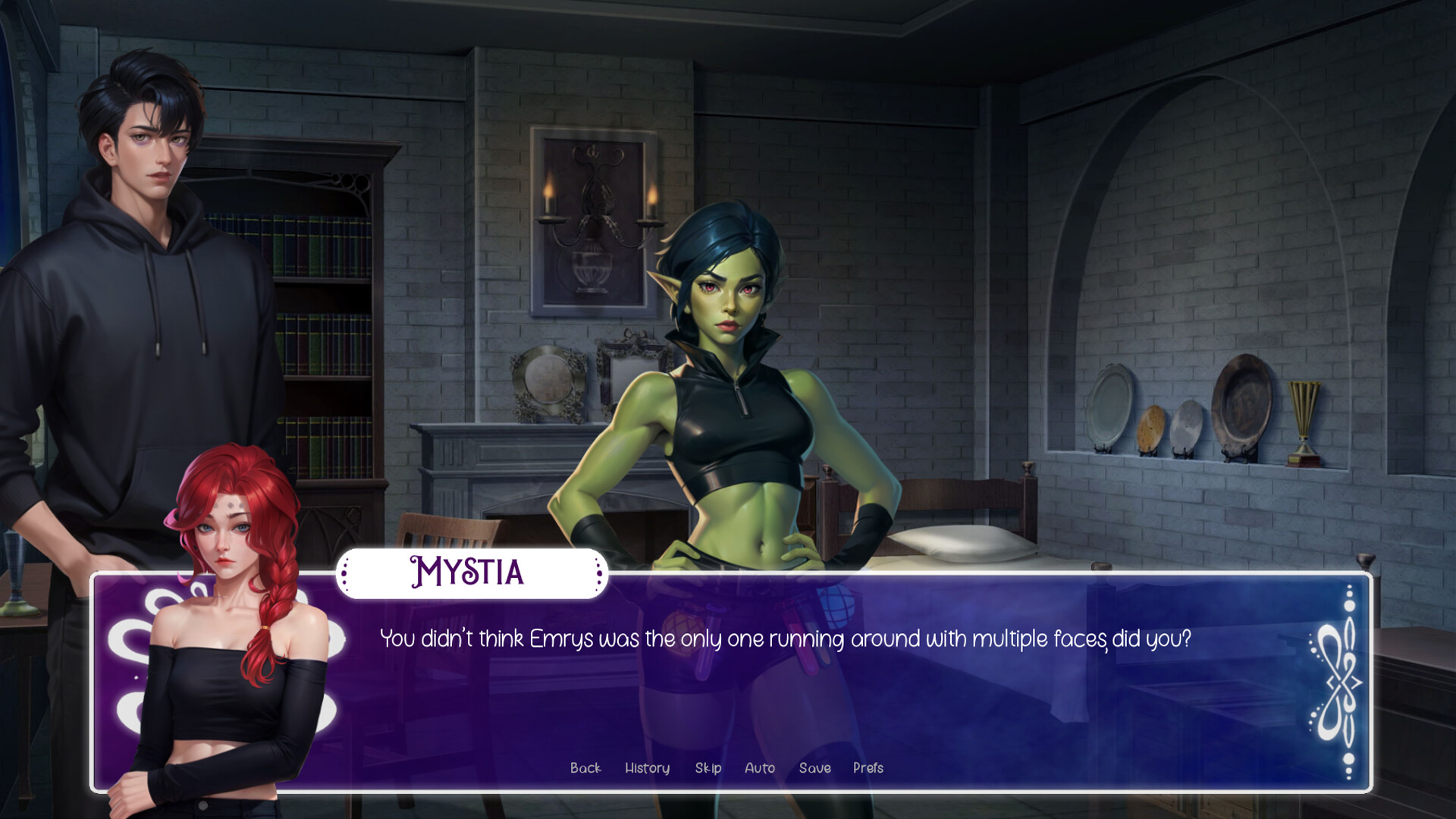Open the dialogue History log

pyautogui.click(x=647, y=768)
